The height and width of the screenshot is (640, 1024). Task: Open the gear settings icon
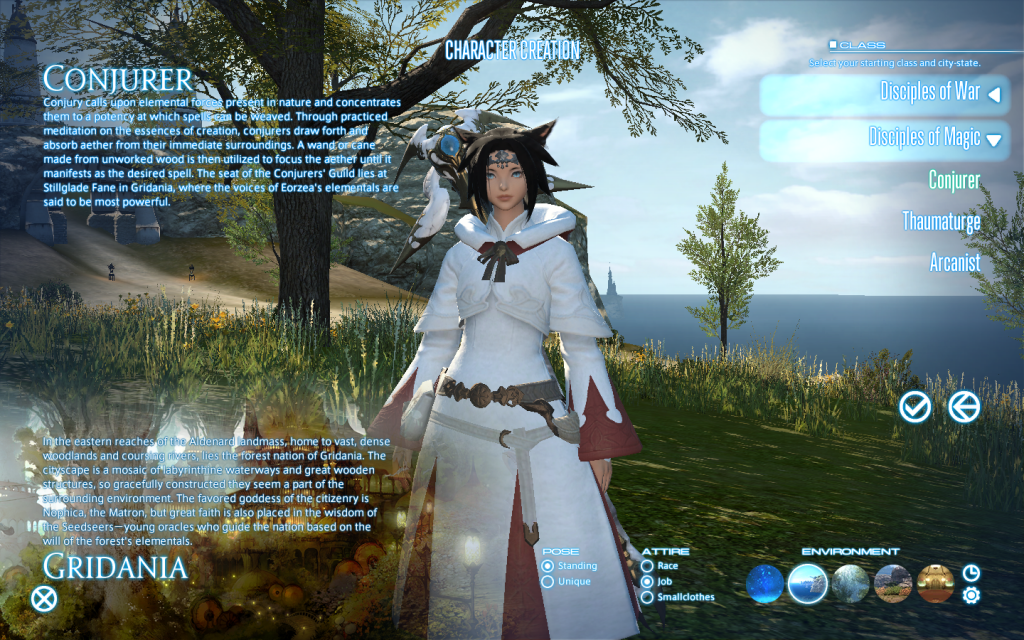pyautogui.click(x=971, y=595)
